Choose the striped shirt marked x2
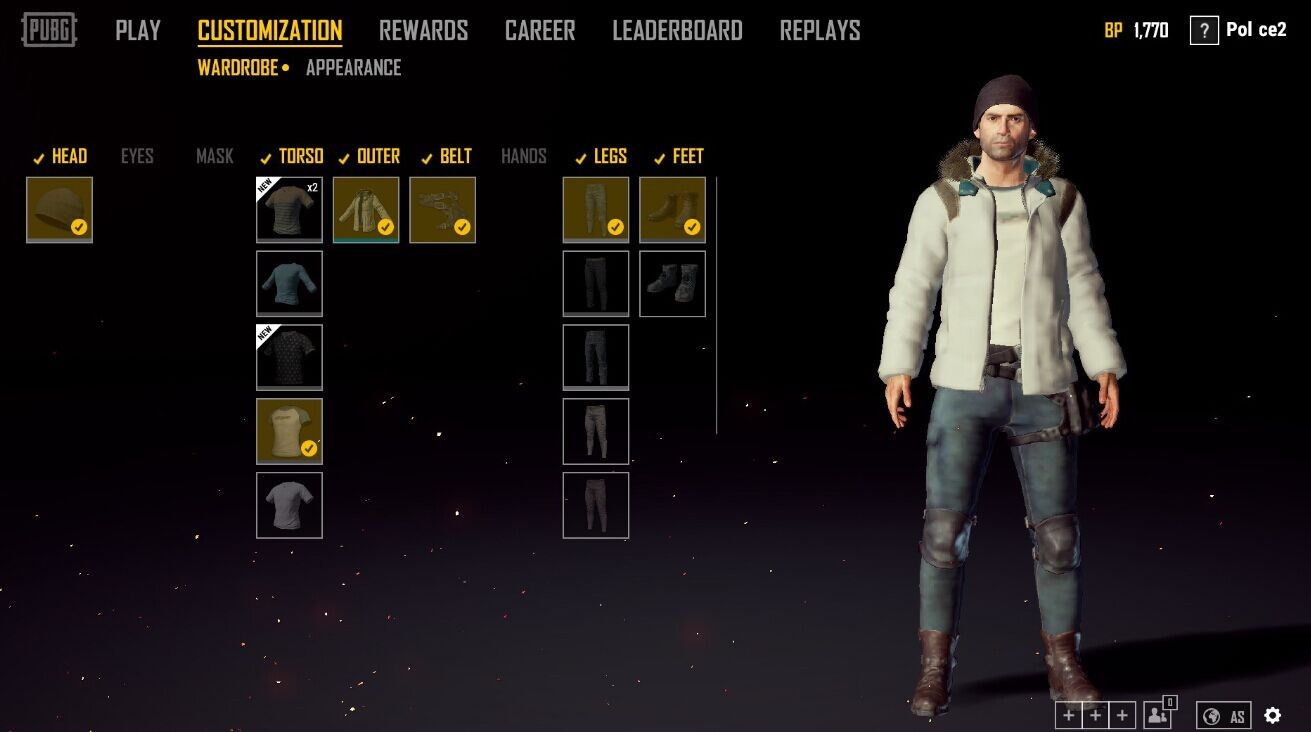1311x732 pixels. (x=289, y=210)
